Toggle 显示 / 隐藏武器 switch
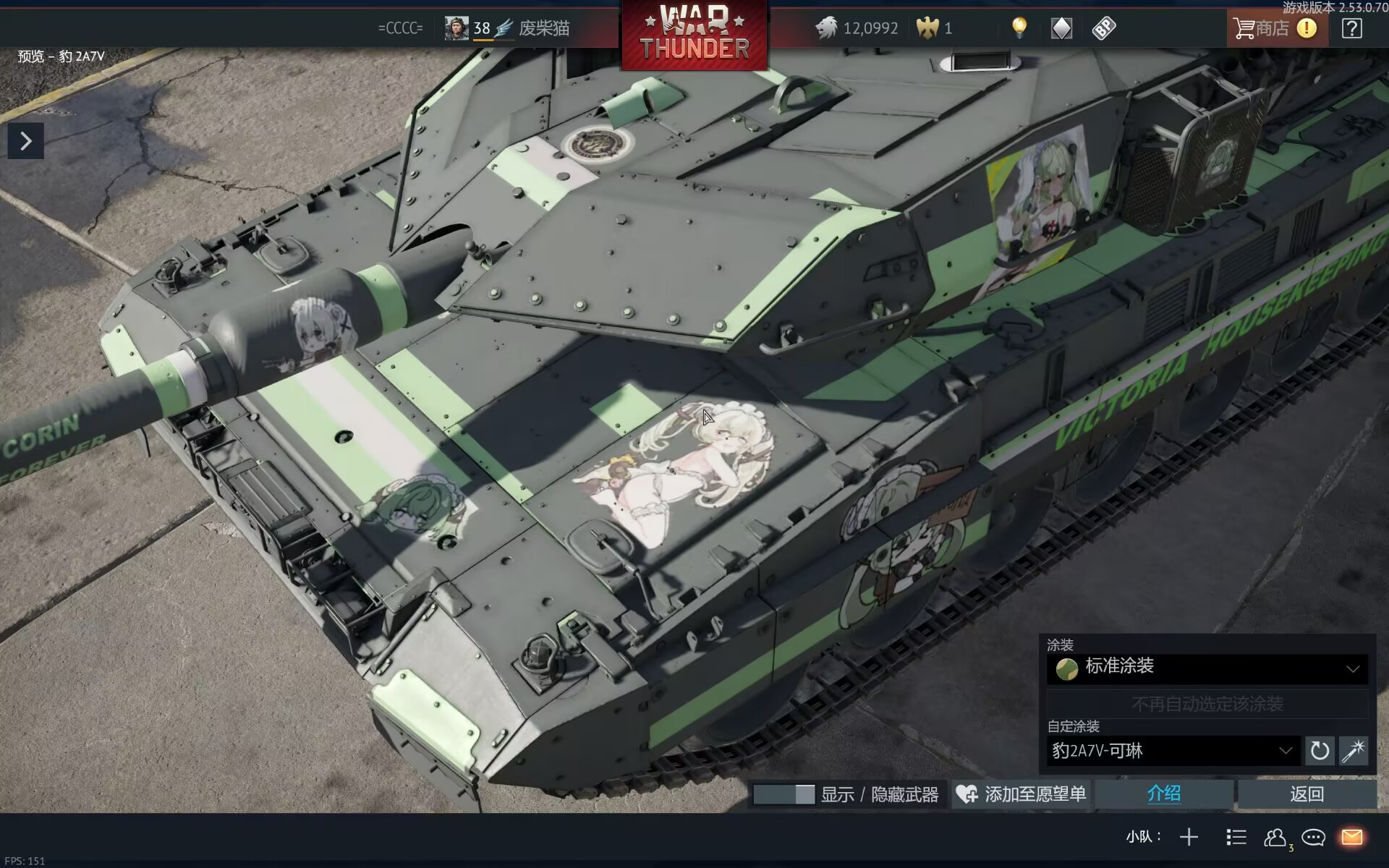 point(783,794)
